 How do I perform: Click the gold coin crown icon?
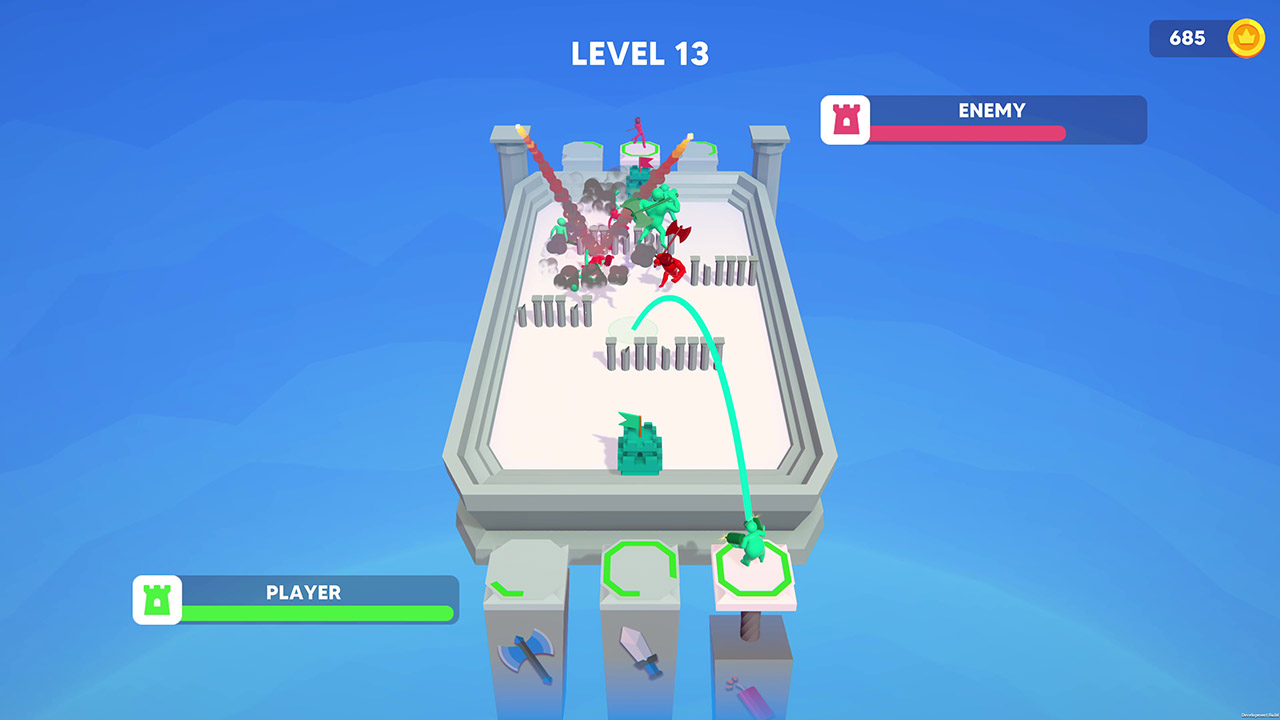(1249, 38)
